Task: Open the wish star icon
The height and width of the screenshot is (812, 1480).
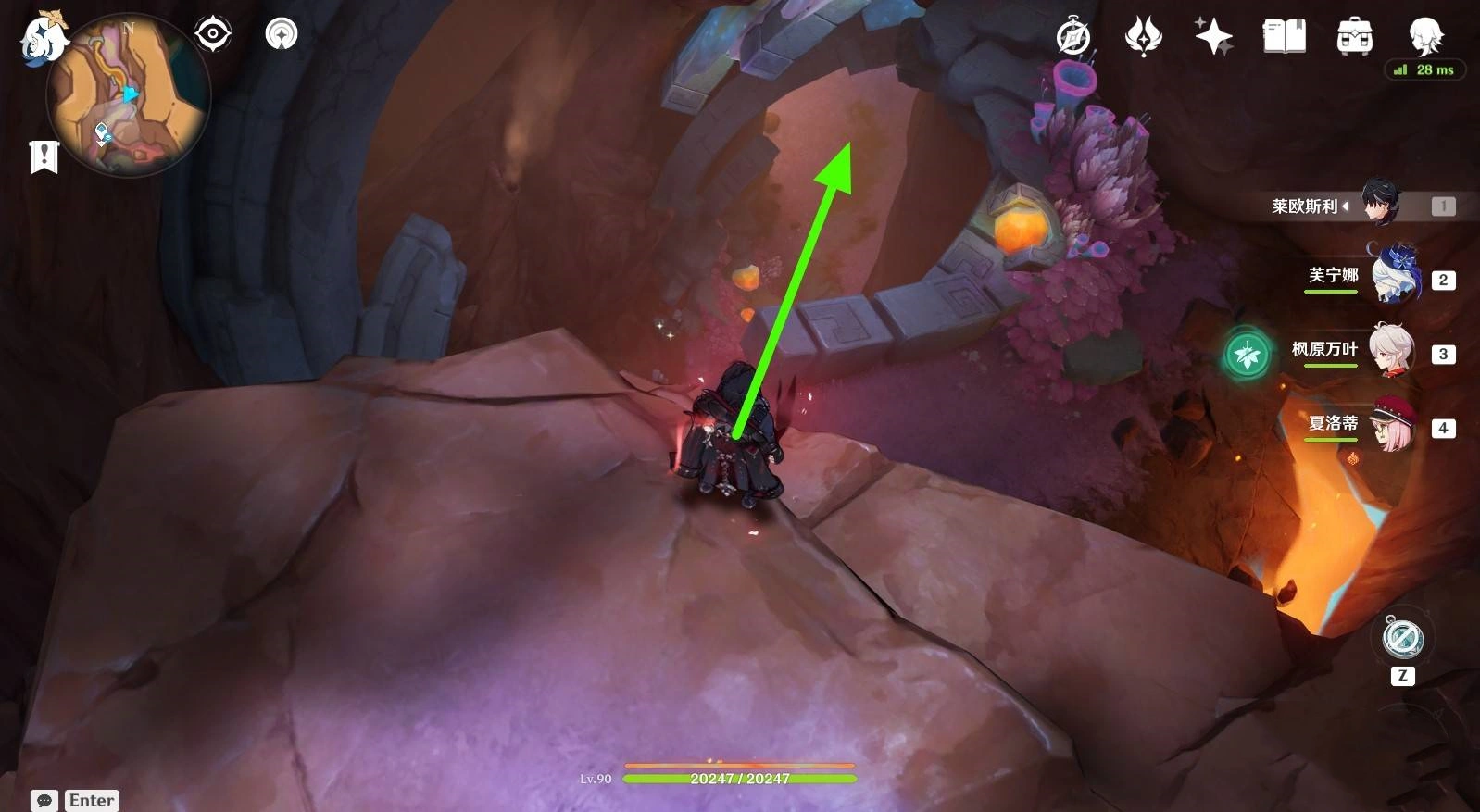Action: pos(1213,37)
